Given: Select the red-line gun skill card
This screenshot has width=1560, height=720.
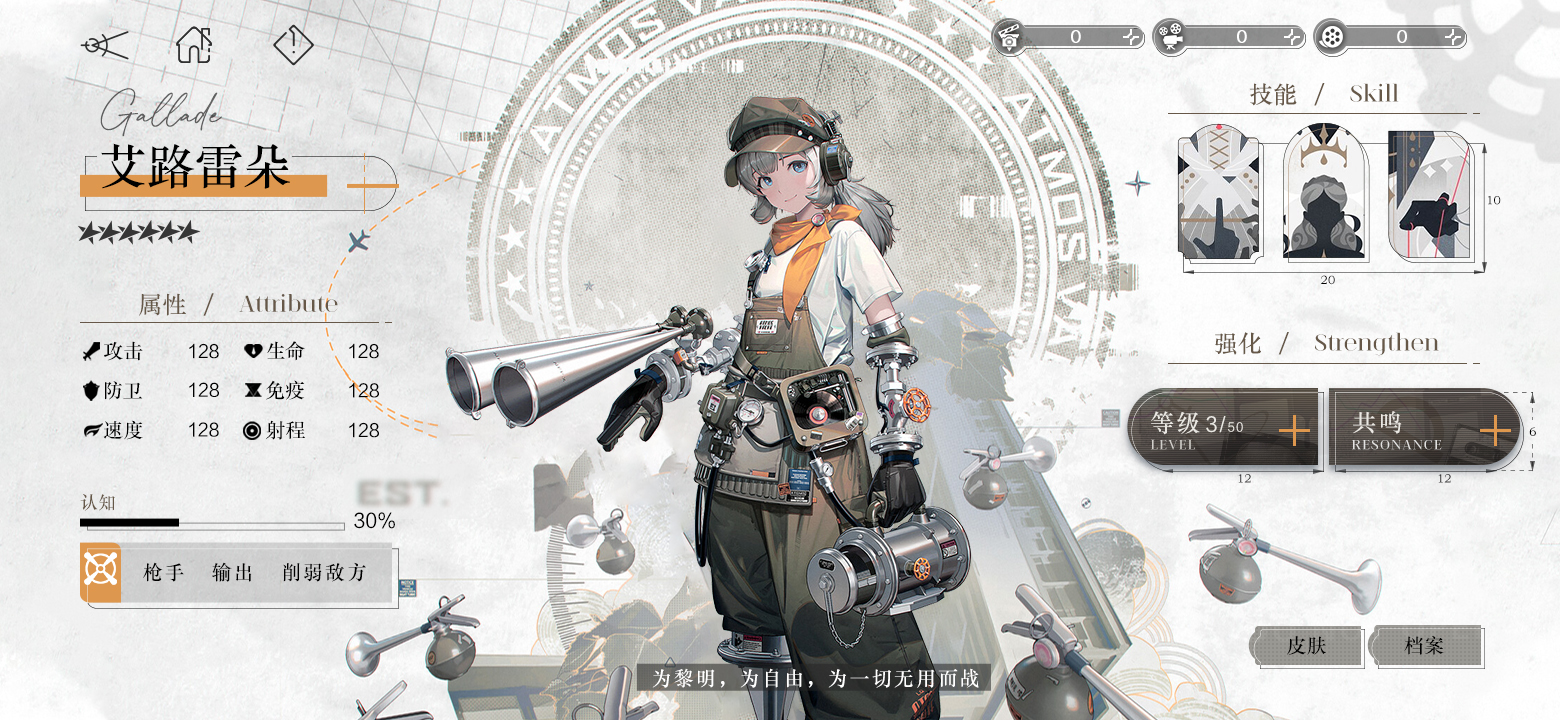Looking at the screenshot, I should pyautogui.click(x=1430, y=194).
